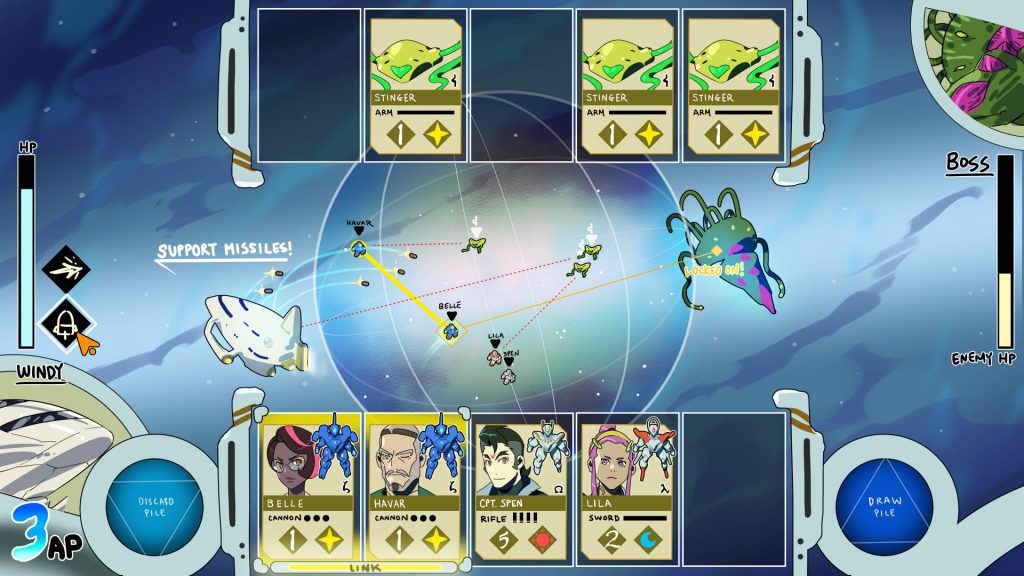Activate the support missiles ability icon
The height and width of the screenshot is (576, 1024).
point(66,269)
